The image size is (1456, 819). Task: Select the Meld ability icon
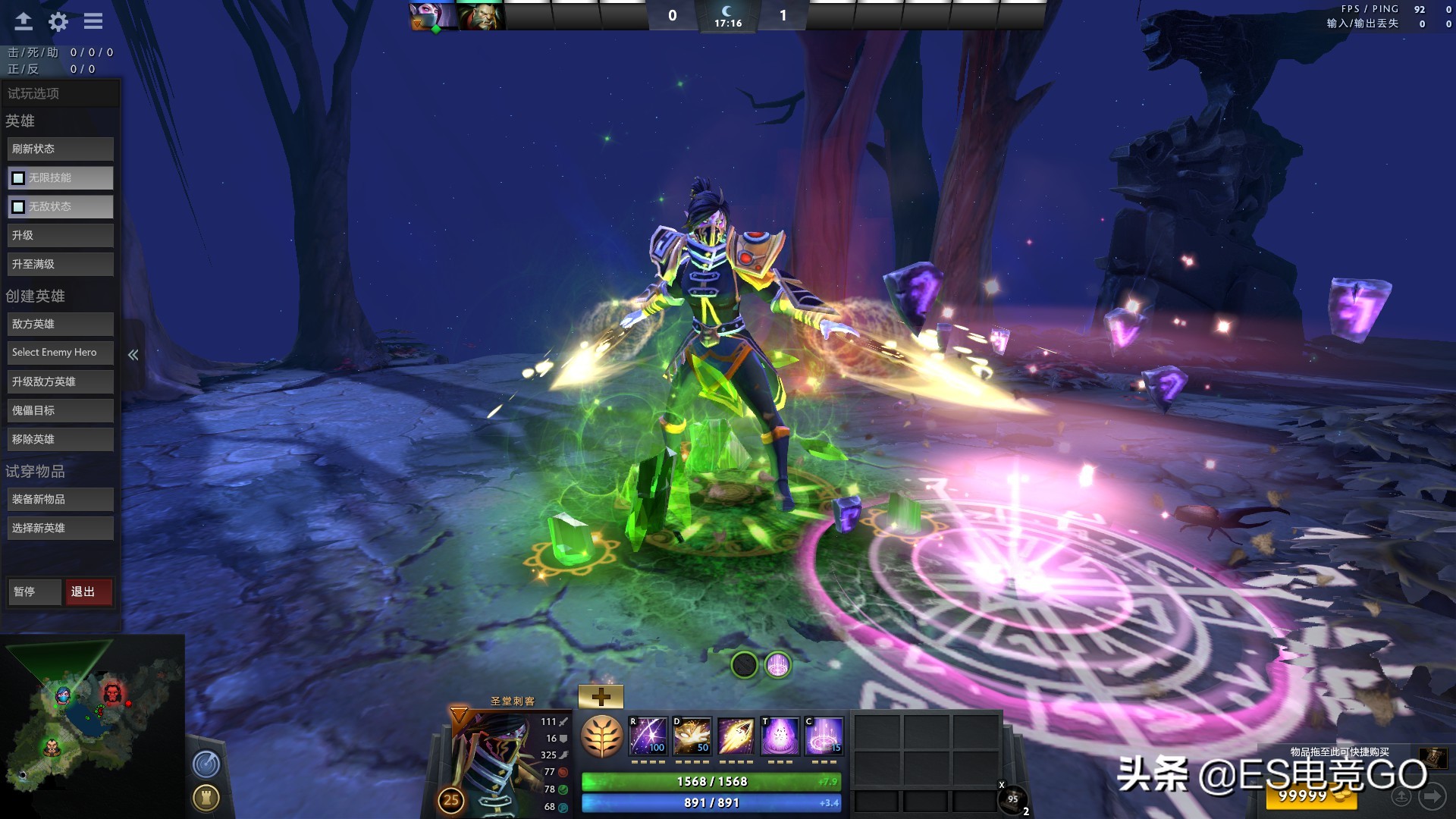(x=692, y=736)
